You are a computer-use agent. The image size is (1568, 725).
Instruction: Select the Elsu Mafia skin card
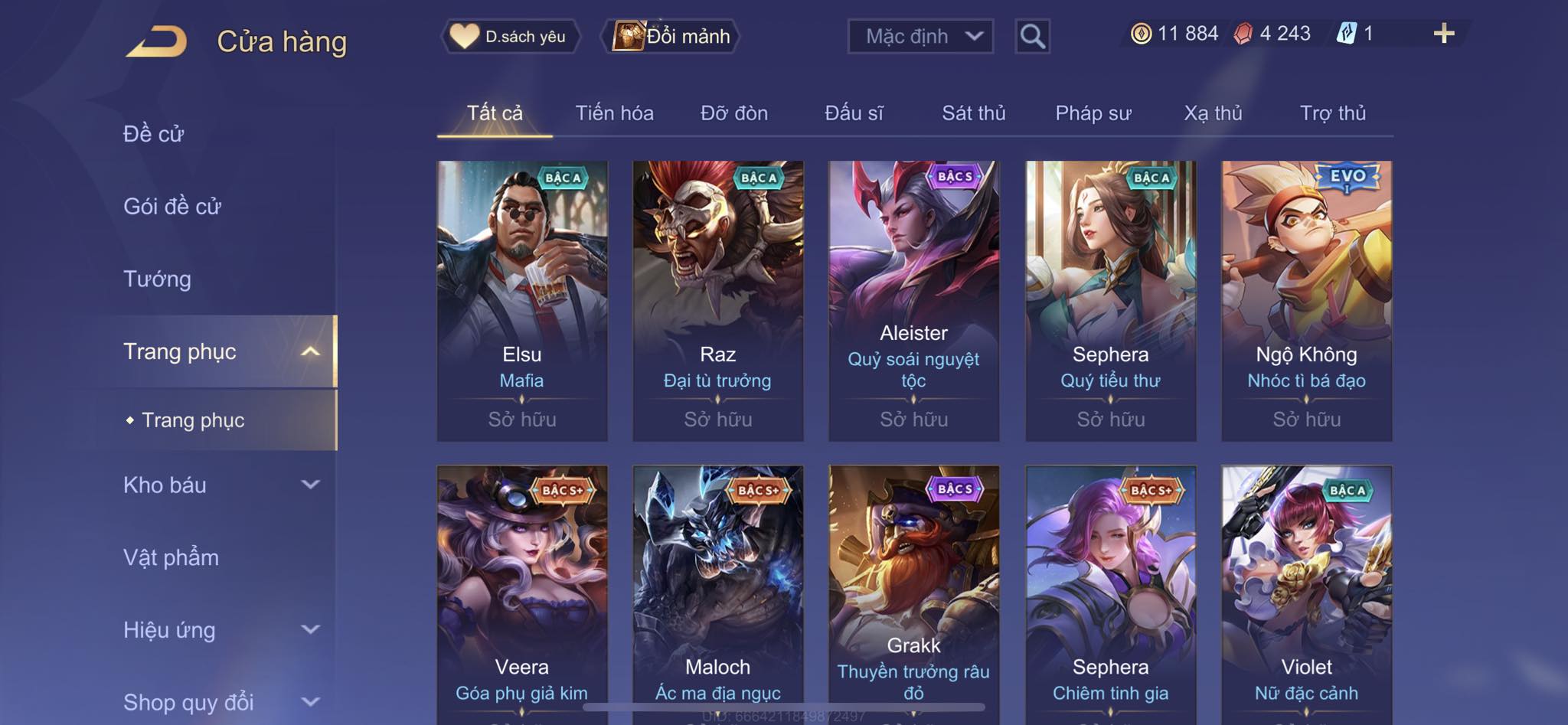(522, 300)
